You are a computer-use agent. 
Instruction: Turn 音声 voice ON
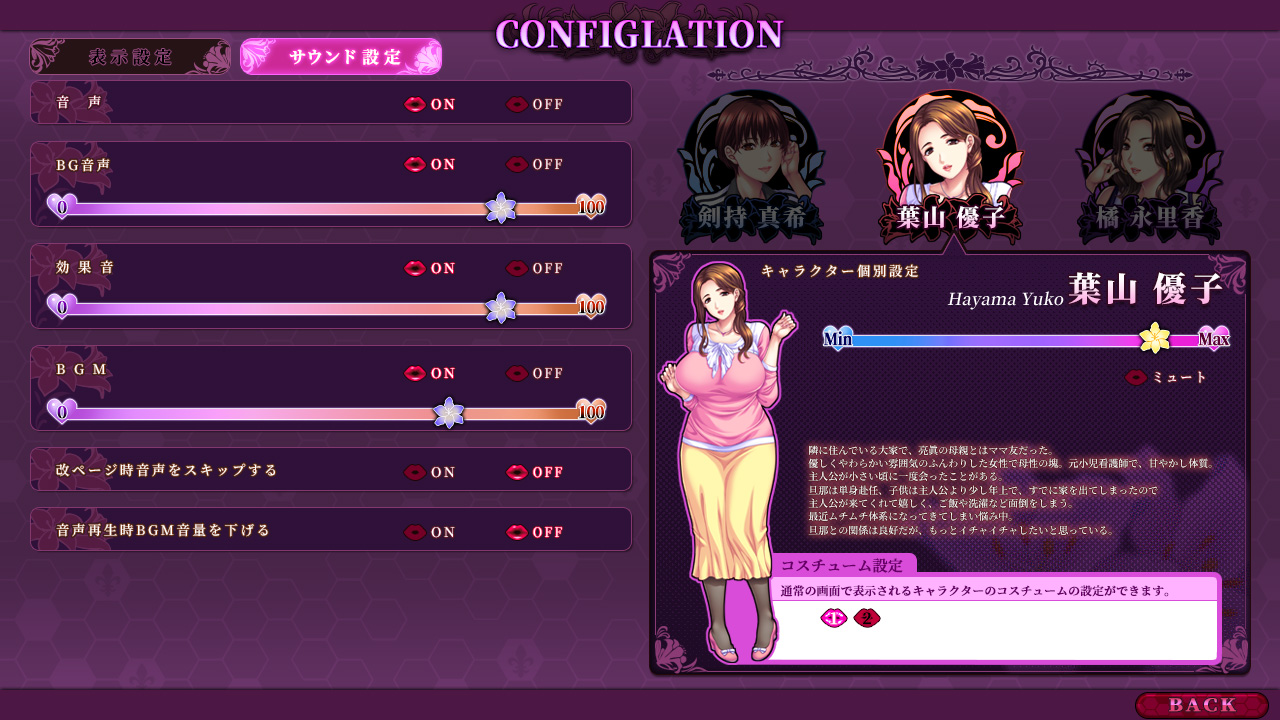[x=430, y=104]
